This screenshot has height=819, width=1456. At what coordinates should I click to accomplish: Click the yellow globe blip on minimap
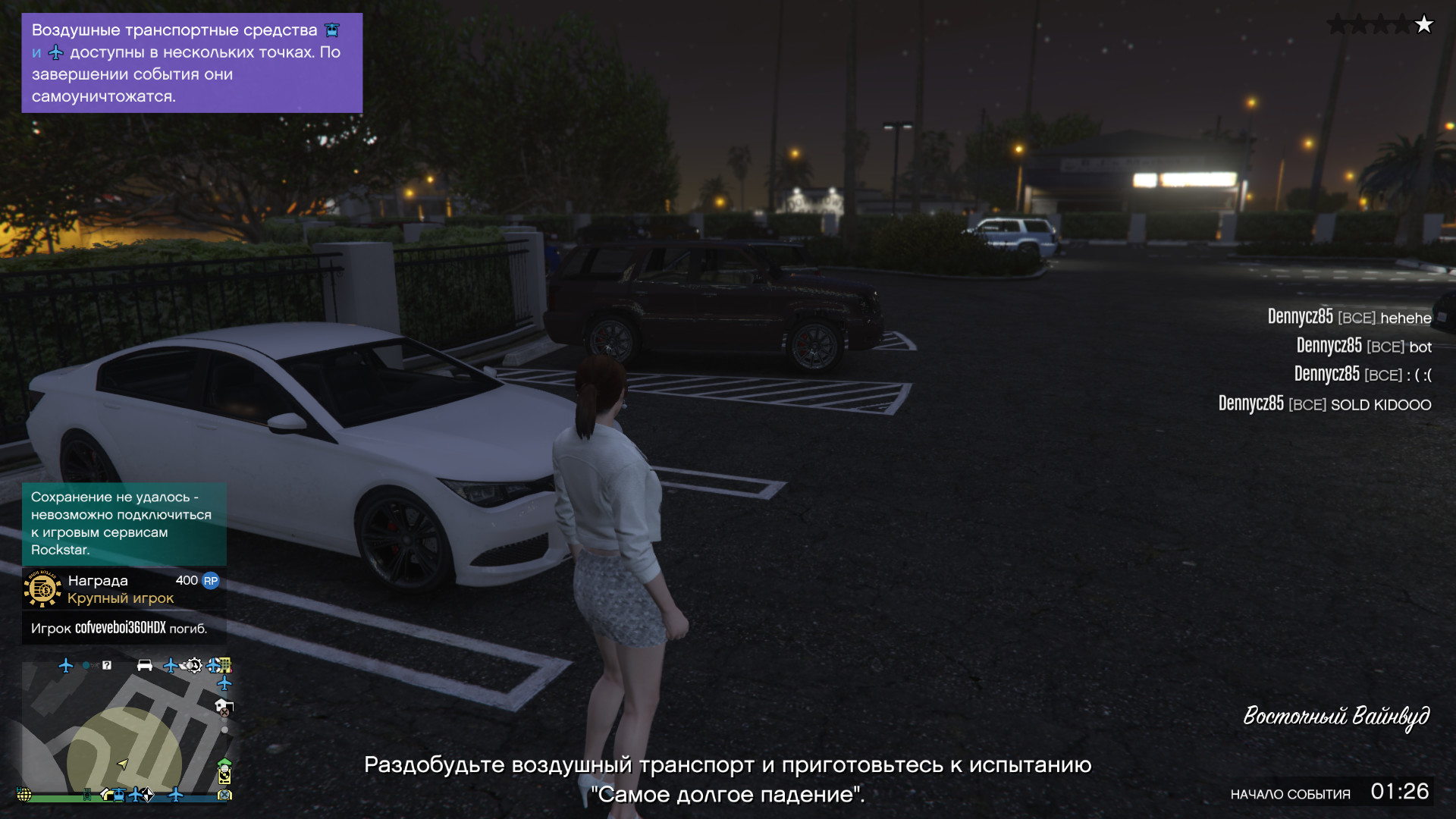(24, 795)
